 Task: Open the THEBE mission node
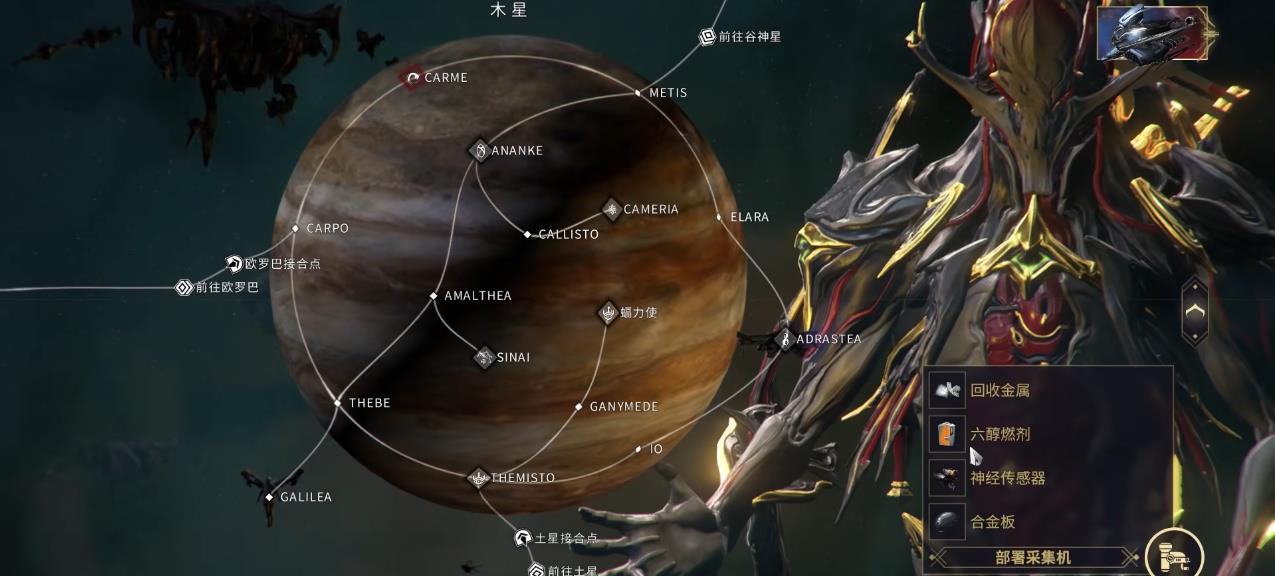(x=338, y=403)
